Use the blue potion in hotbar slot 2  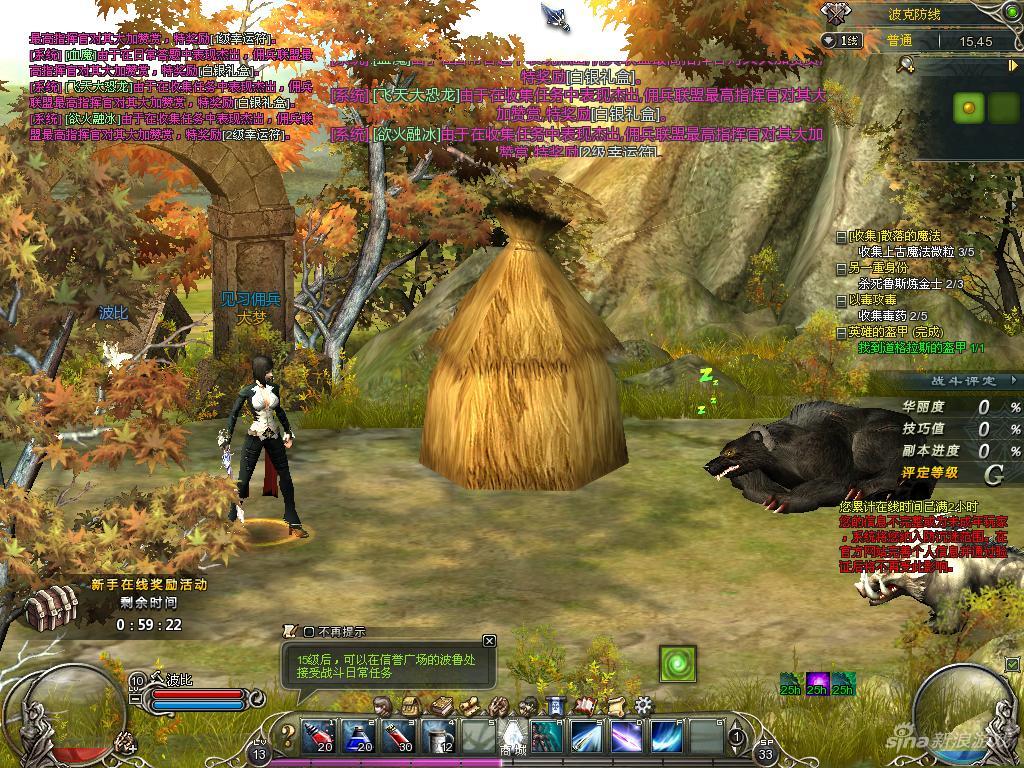click(357, 738)
